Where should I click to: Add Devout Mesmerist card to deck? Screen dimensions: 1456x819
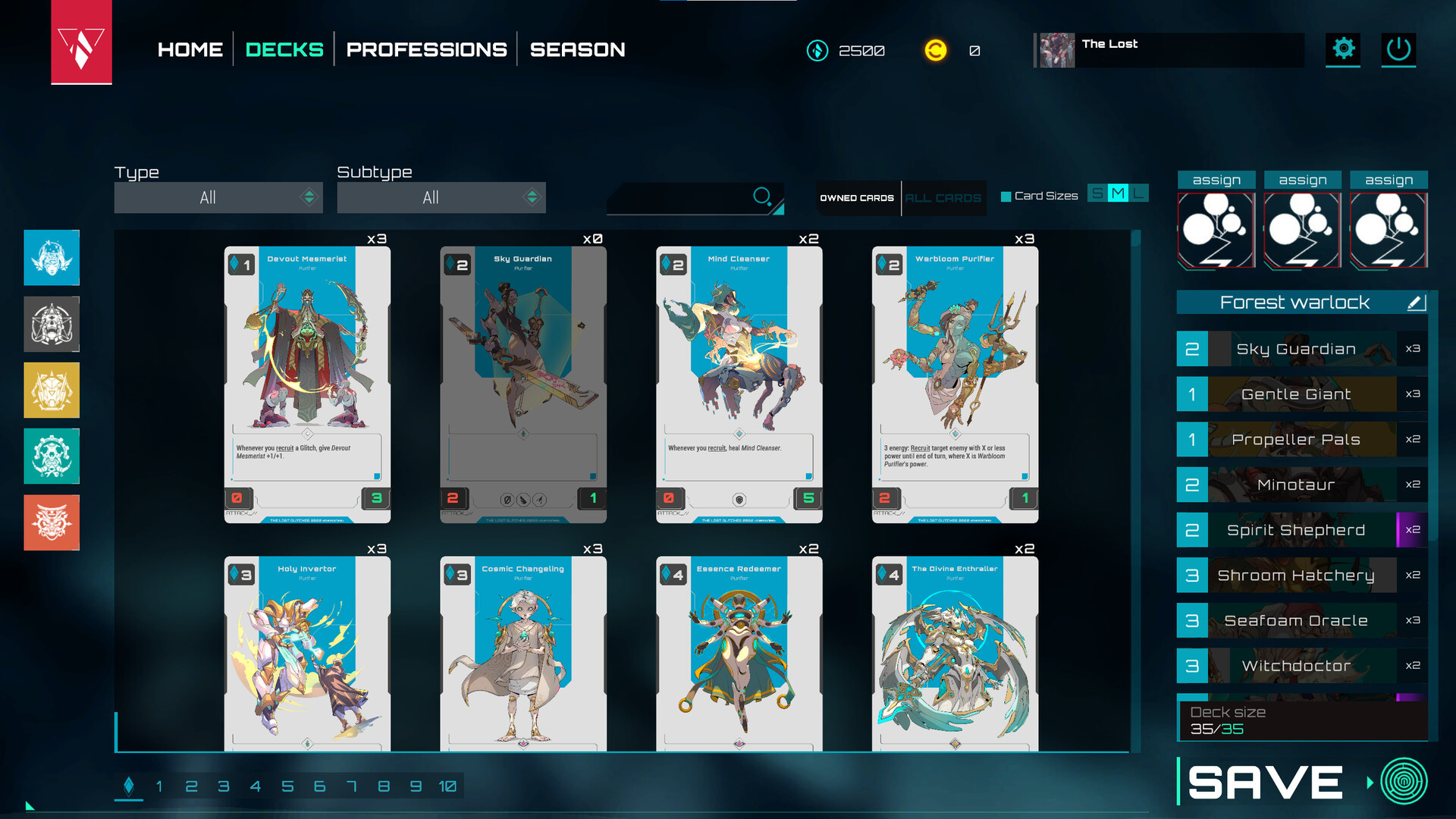(307, 384)
